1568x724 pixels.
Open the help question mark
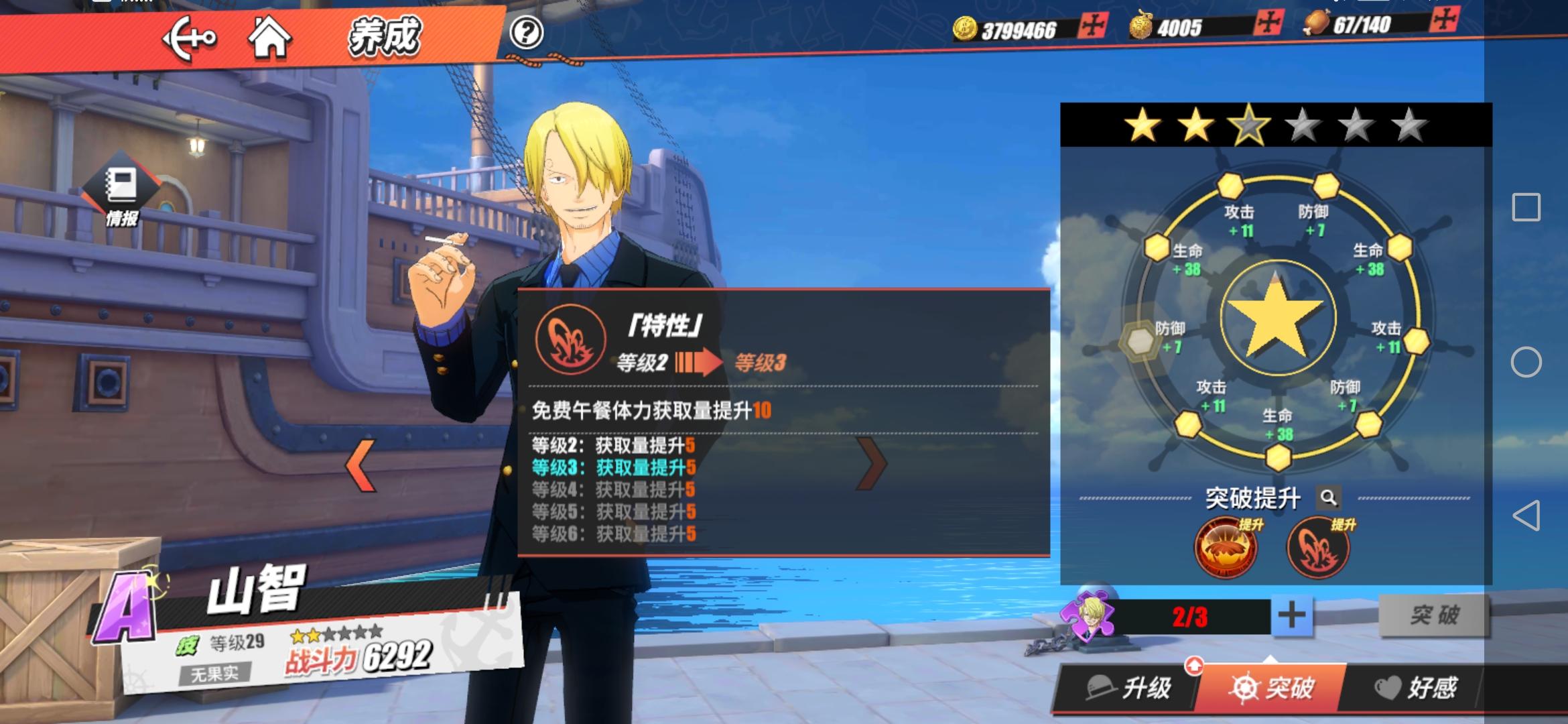(526, 32)
